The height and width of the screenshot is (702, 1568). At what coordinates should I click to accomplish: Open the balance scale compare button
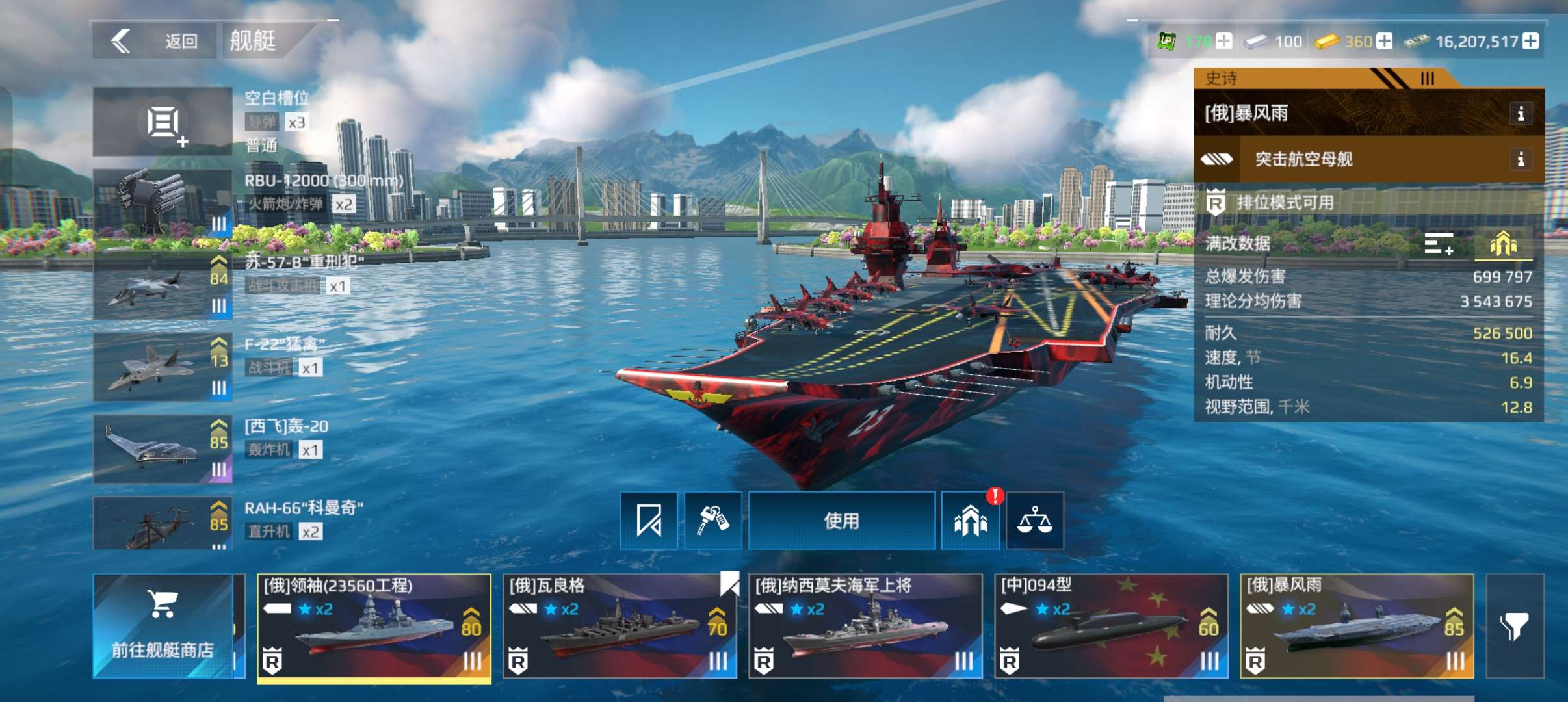(1034, 521)
